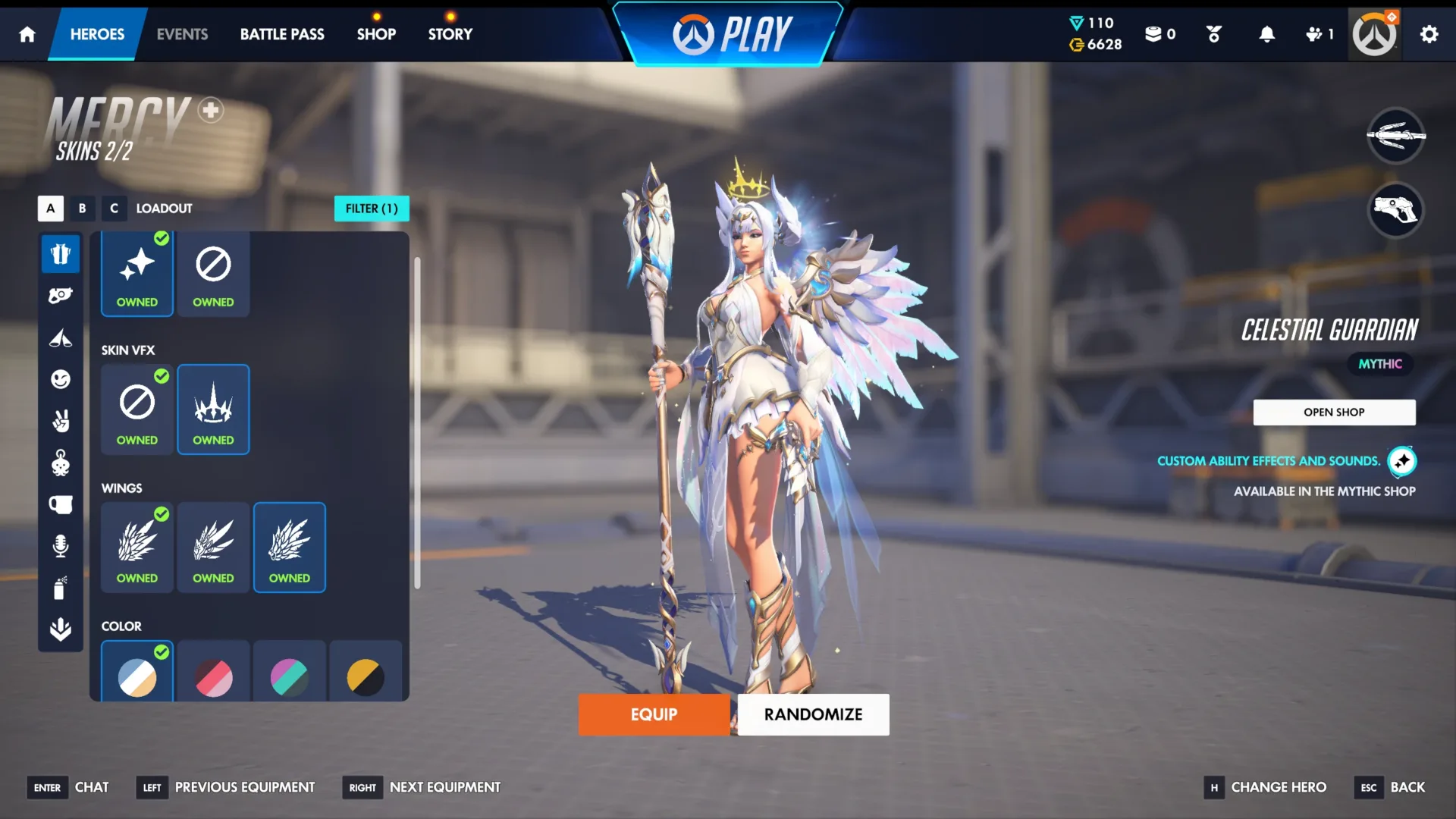This screenshot has height=819, width=1456.
Task: Select the Voice Lines microphone category
Action: 61,544
